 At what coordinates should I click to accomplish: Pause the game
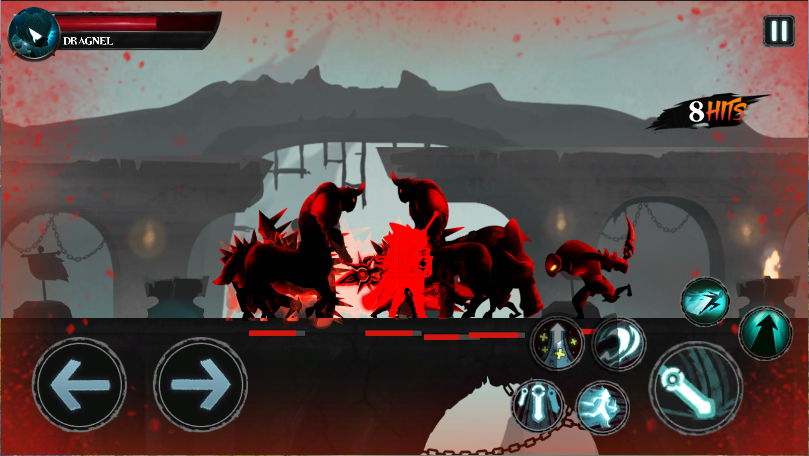point(778,31)
